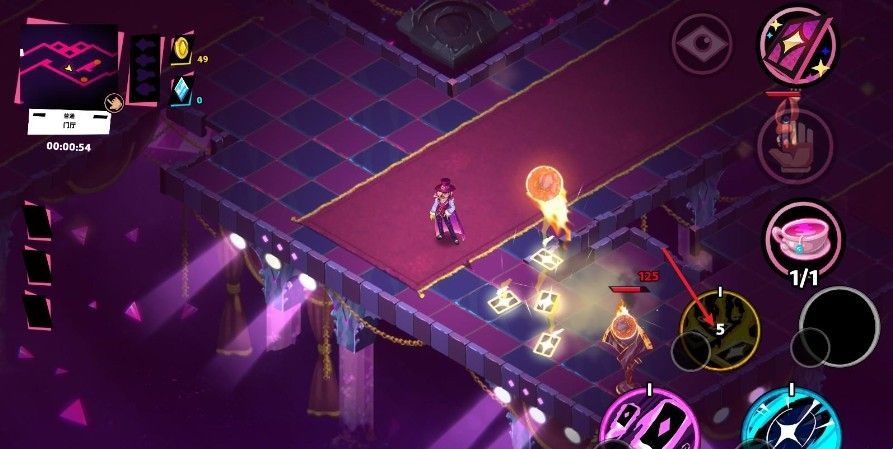
Task: Use the cyan star dash skill
Action: 790,422
